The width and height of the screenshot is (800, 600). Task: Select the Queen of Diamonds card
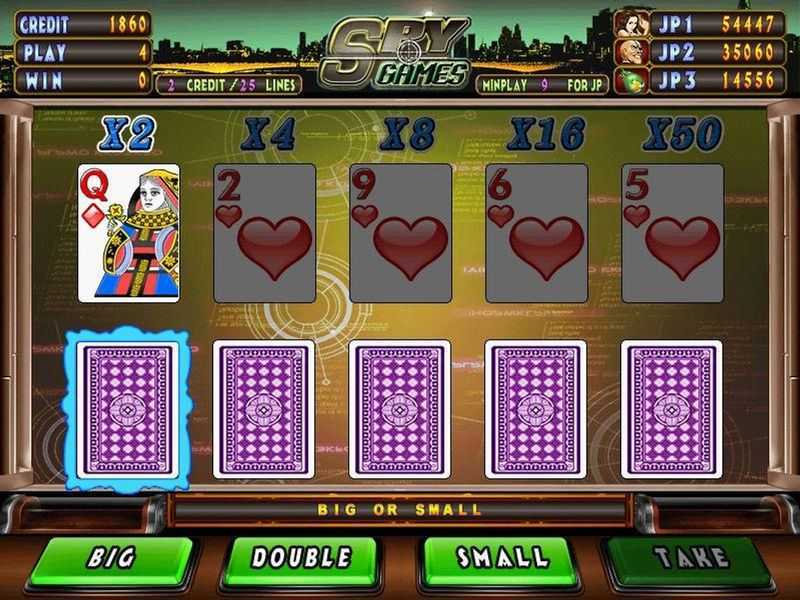pyautogui.click(x=129, y=233)
